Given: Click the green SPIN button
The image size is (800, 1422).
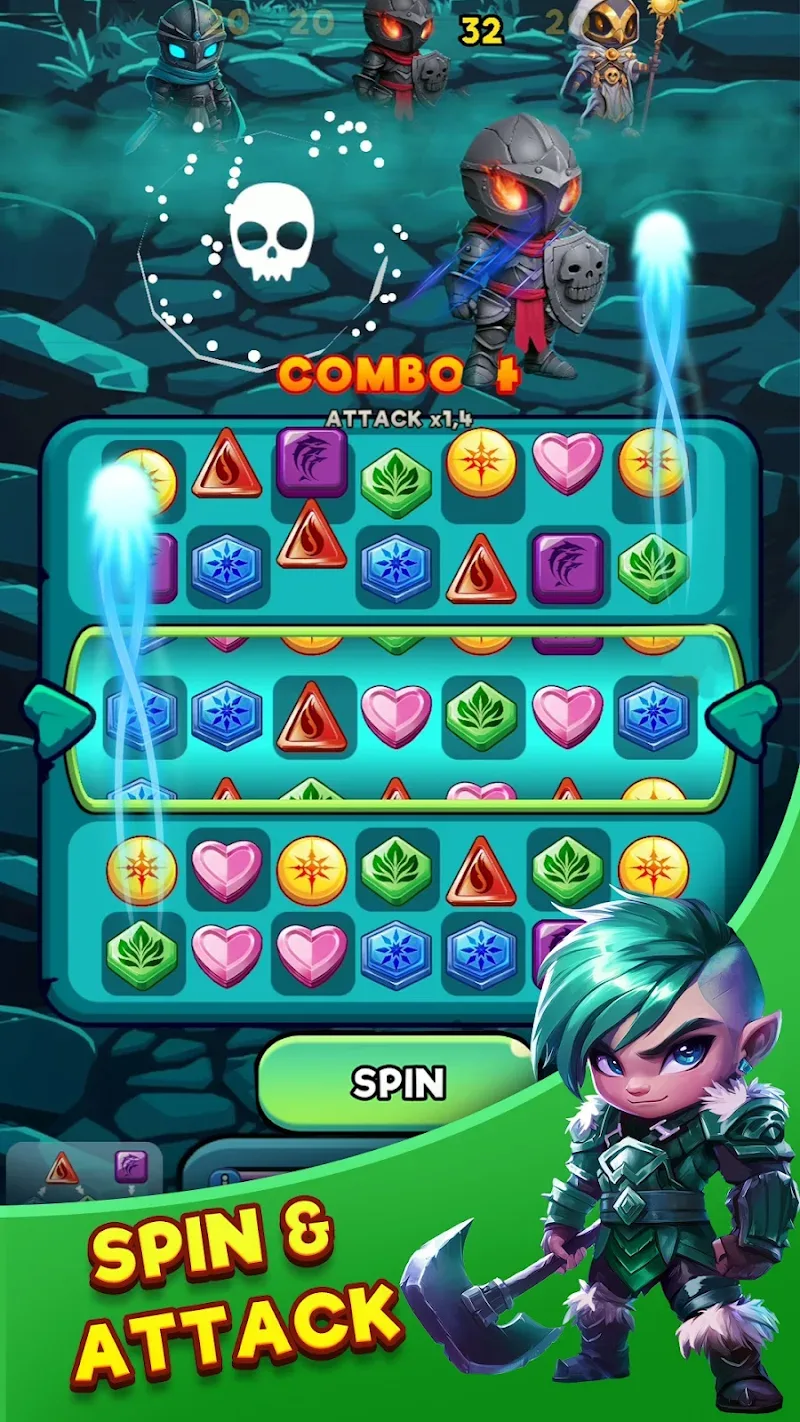Looking at the screenshot, I should tap(396, 1082).
